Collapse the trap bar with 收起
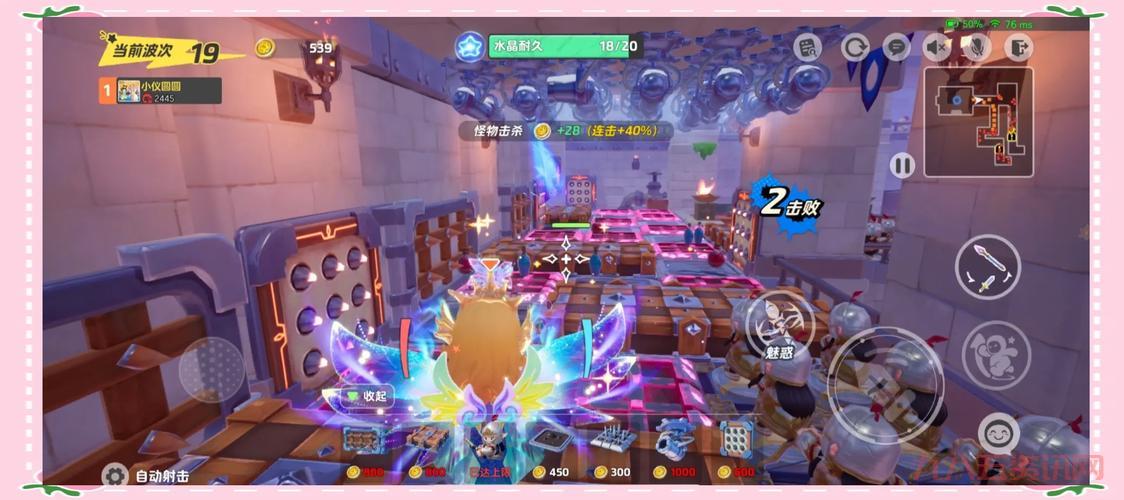 (x=368, y=396)
